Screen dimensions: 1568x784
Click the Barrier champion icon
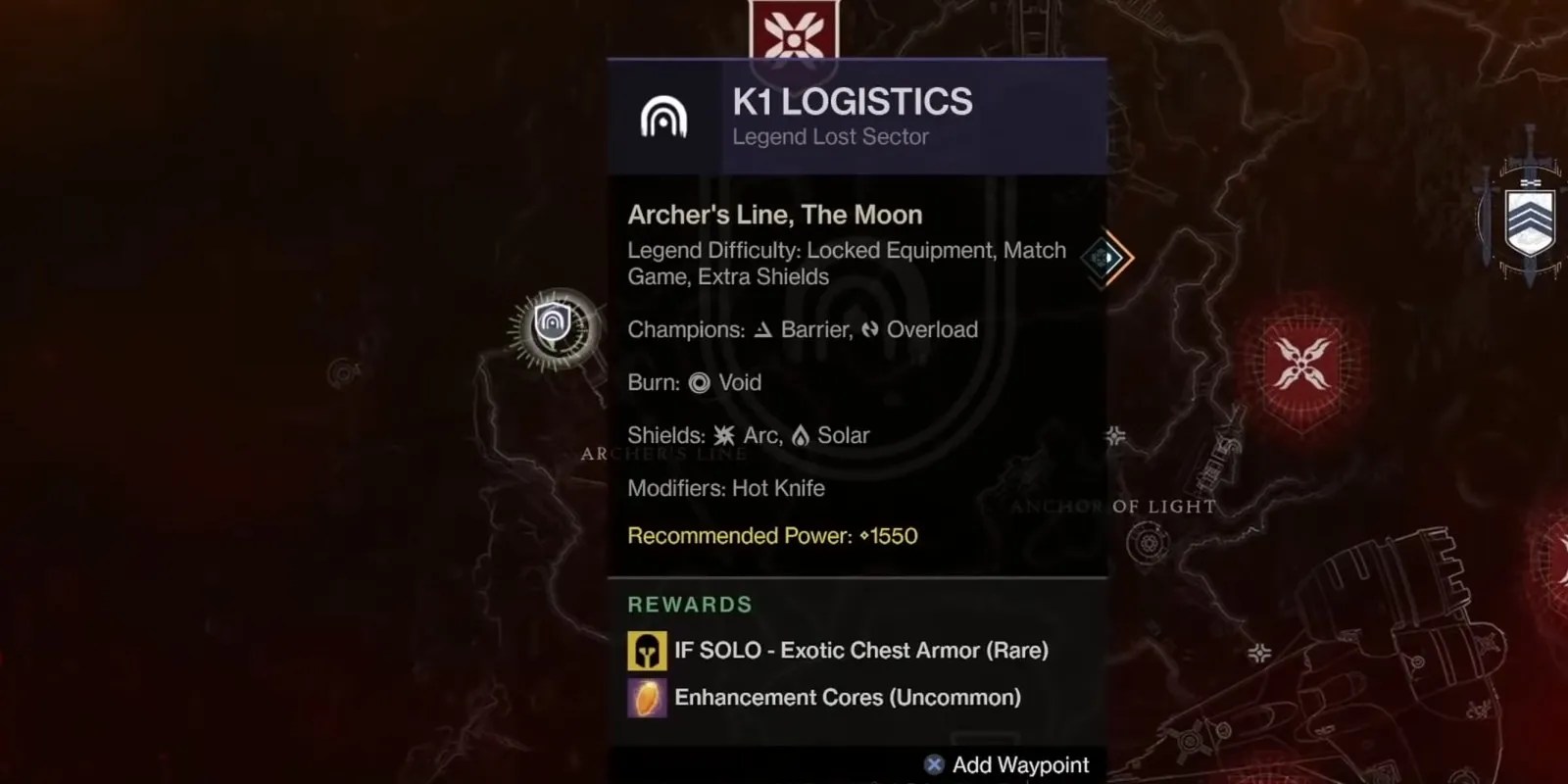click(x=763, y=330)
